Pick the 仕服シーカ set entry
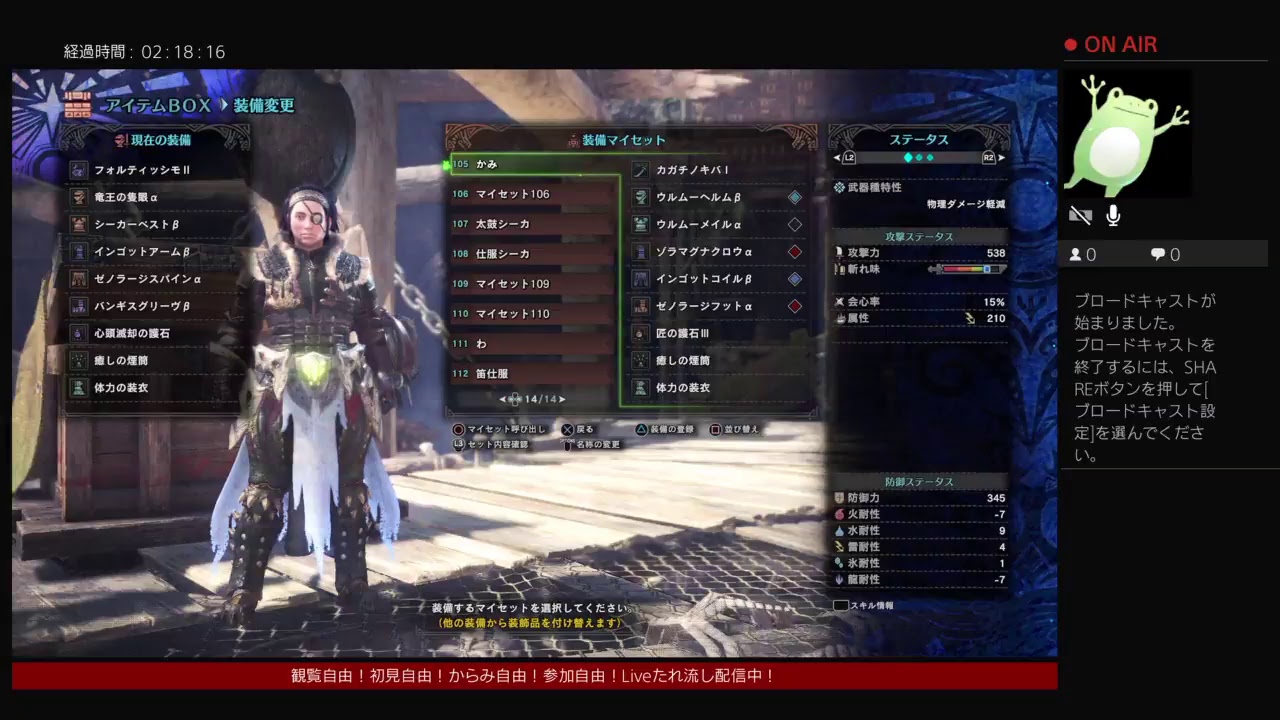The width and height of the screenshot is (1280, 720). (x=530, y=254)
